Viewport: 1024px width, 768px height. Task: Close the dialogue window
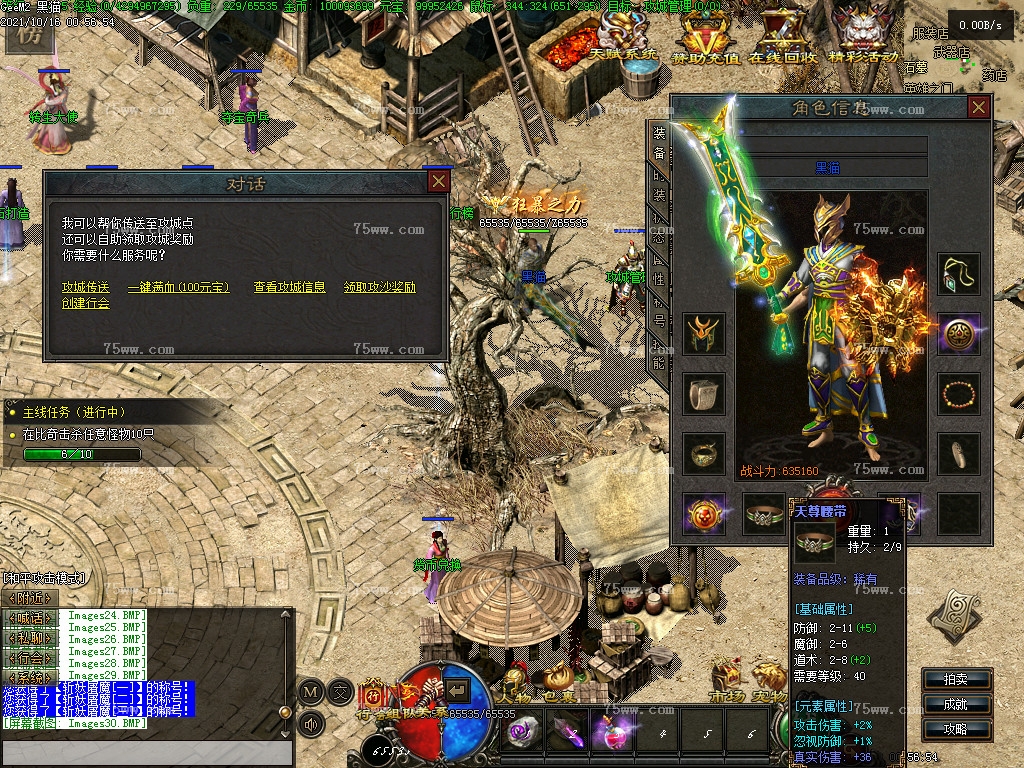[x=438, y=181]
